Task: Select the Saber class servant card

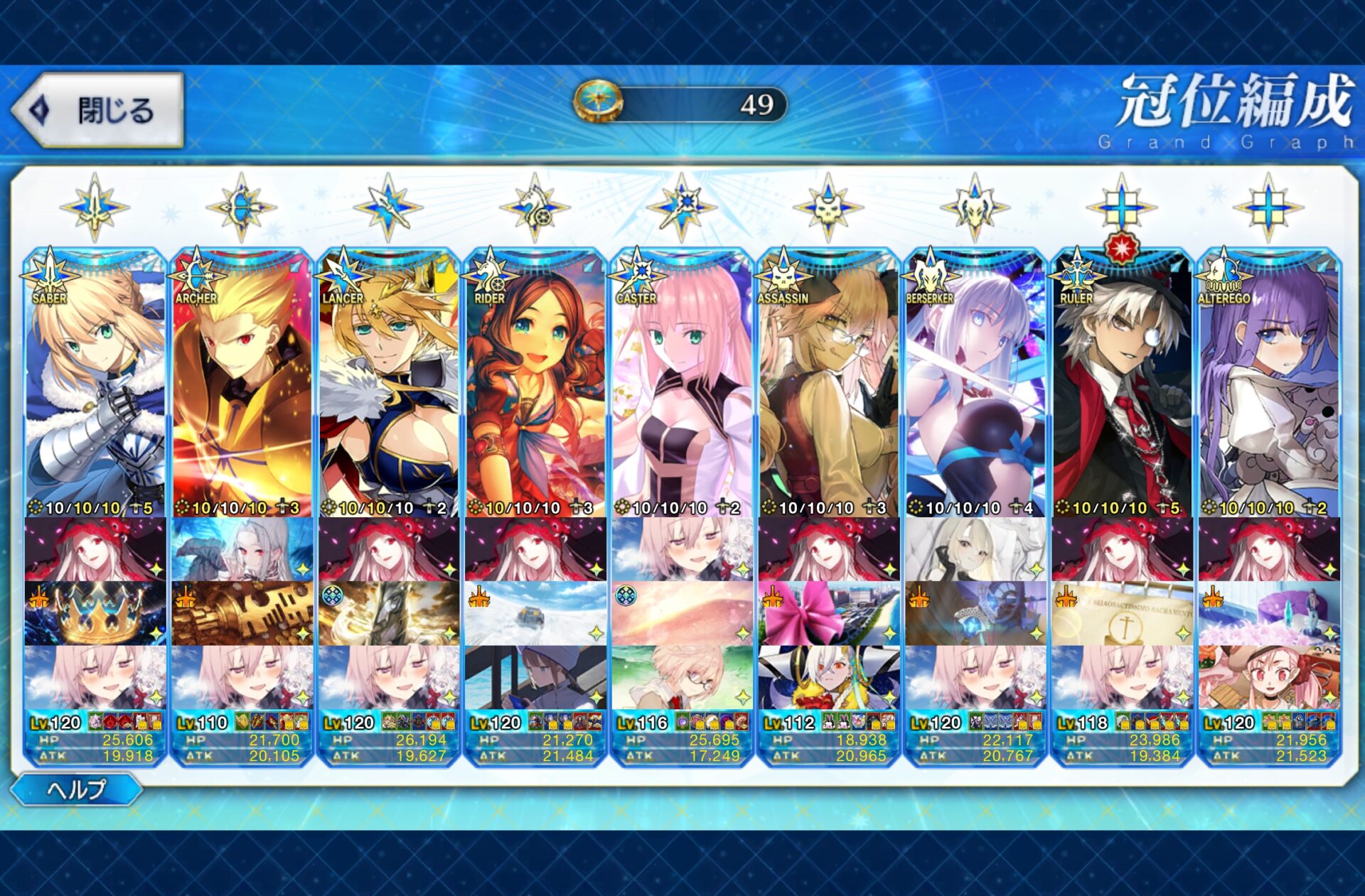Action: point(95,384)
